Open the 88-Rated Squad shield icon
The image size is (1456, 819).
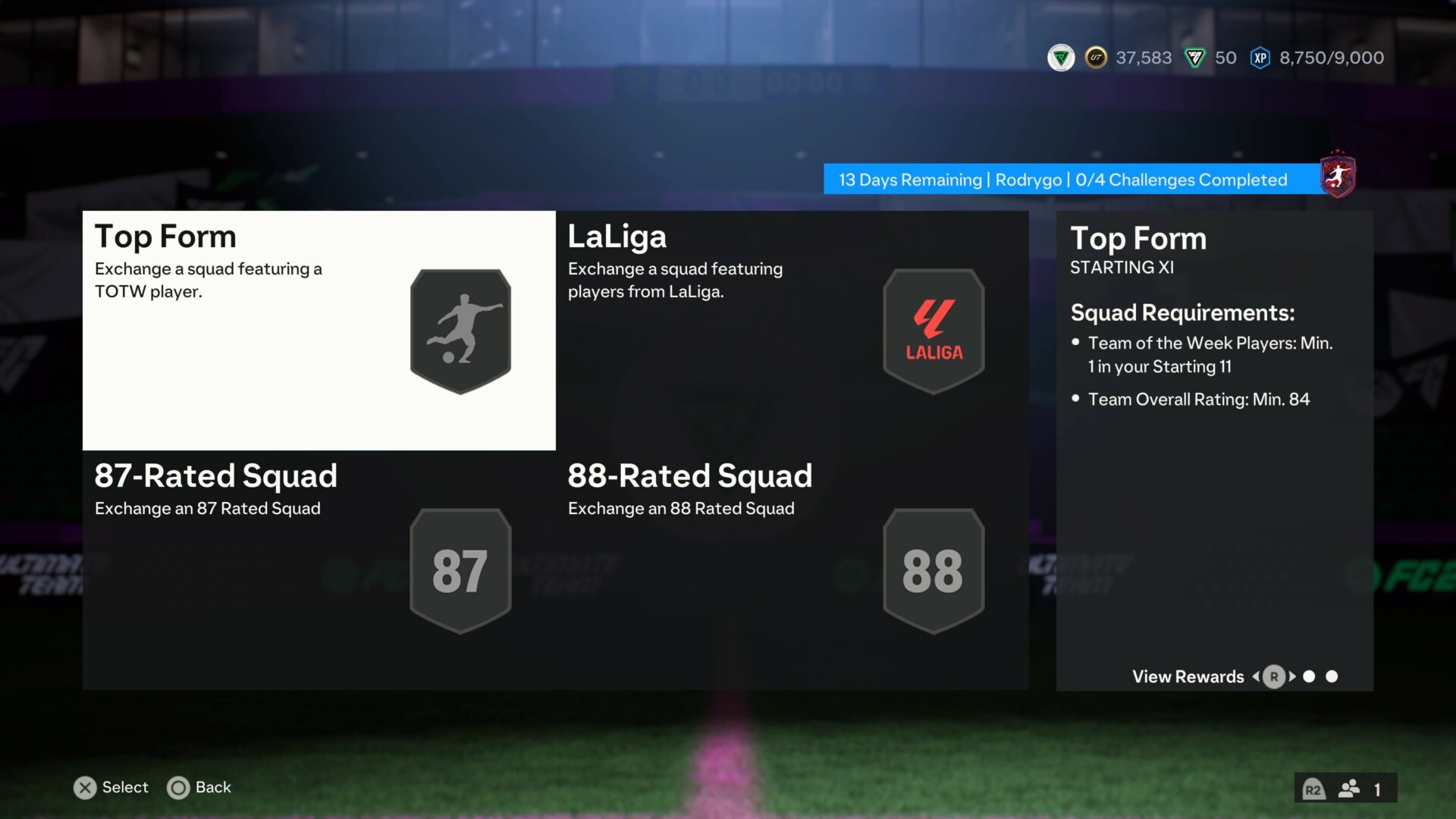(933, 570)
